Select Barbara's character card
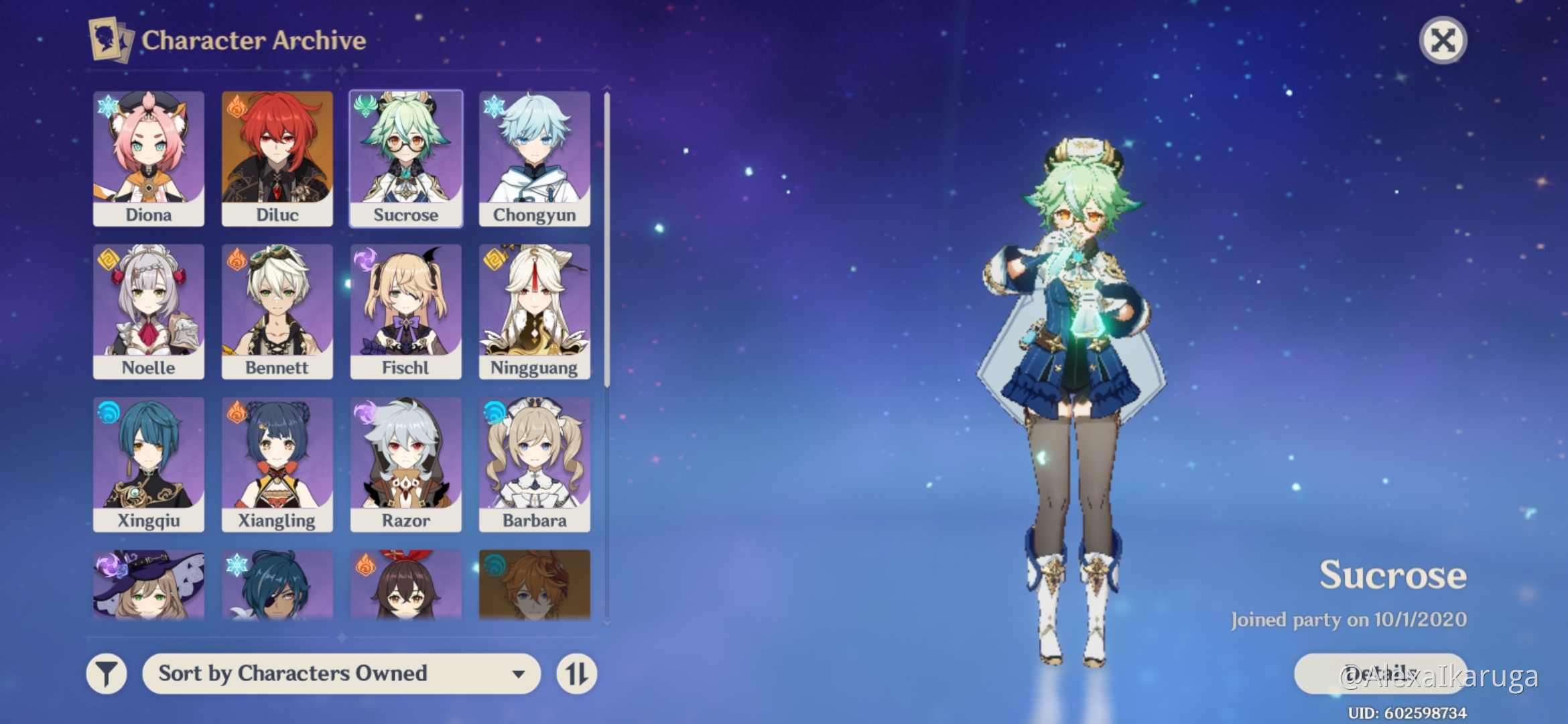The height and width of the screenshot is (724, 1568). [x=534, y=461]
